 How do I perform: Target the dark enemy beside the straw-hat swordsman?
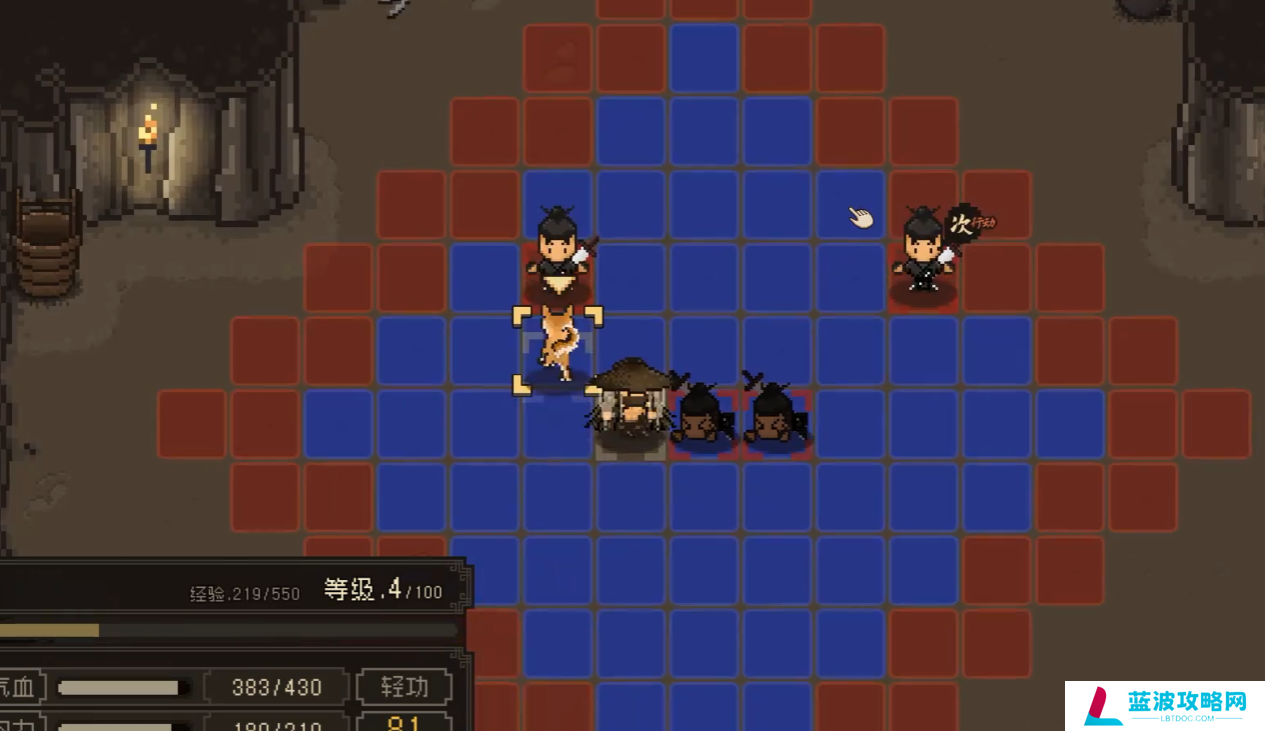click(701, 413)
